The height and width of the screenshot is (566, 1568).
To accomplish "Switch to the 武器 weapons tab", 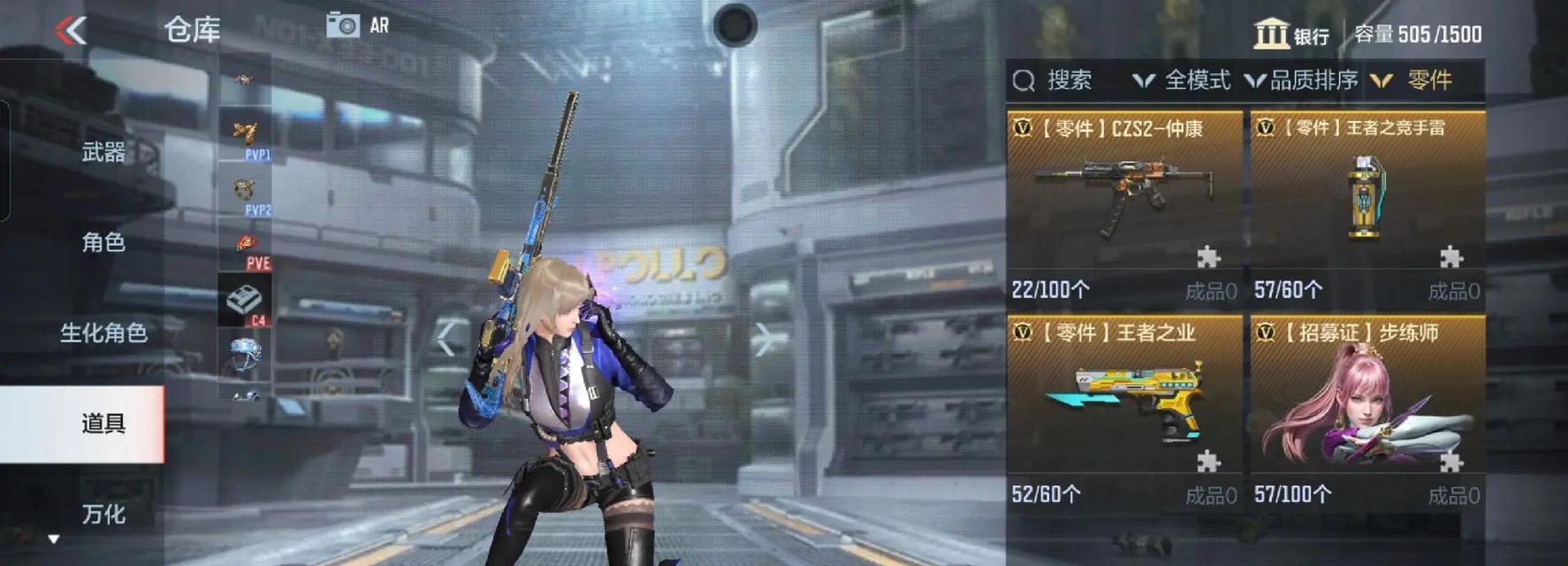I will tap(103, 153).
